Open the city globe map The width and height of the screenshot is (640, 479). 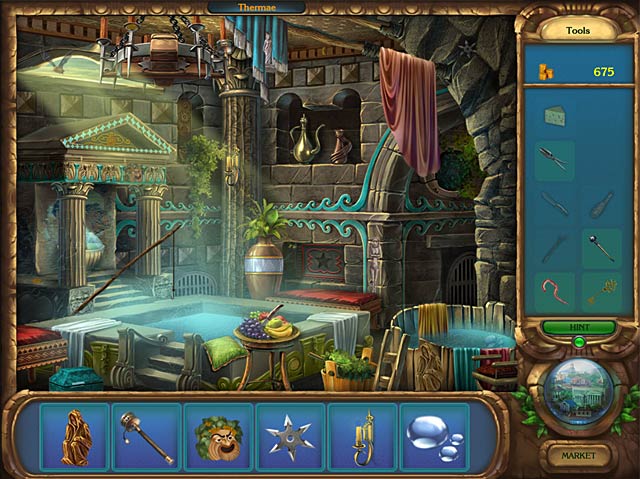coord(579,390)
